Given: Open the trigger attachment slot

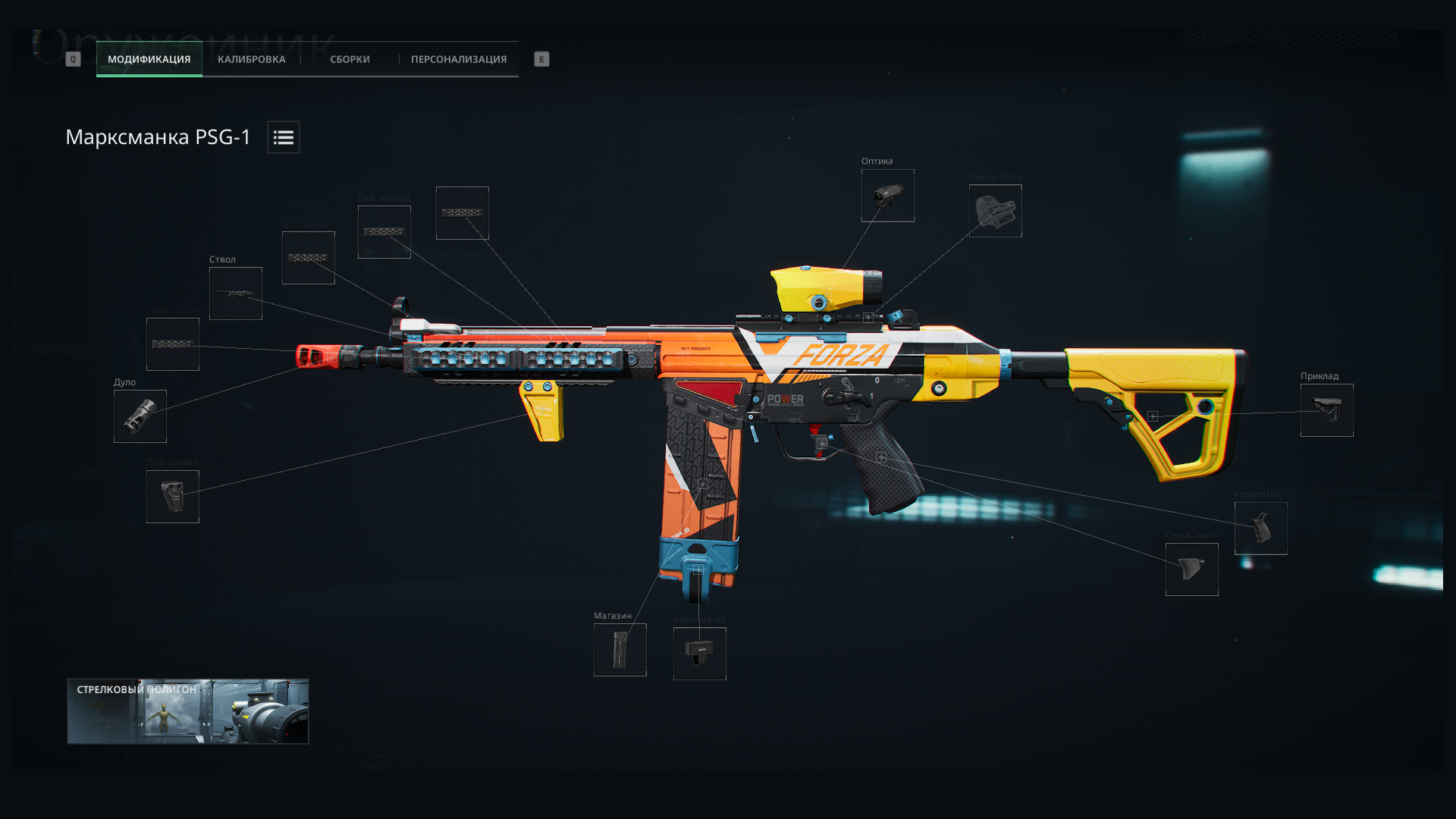Looking at the screenshot, I should pos(1191,570).
